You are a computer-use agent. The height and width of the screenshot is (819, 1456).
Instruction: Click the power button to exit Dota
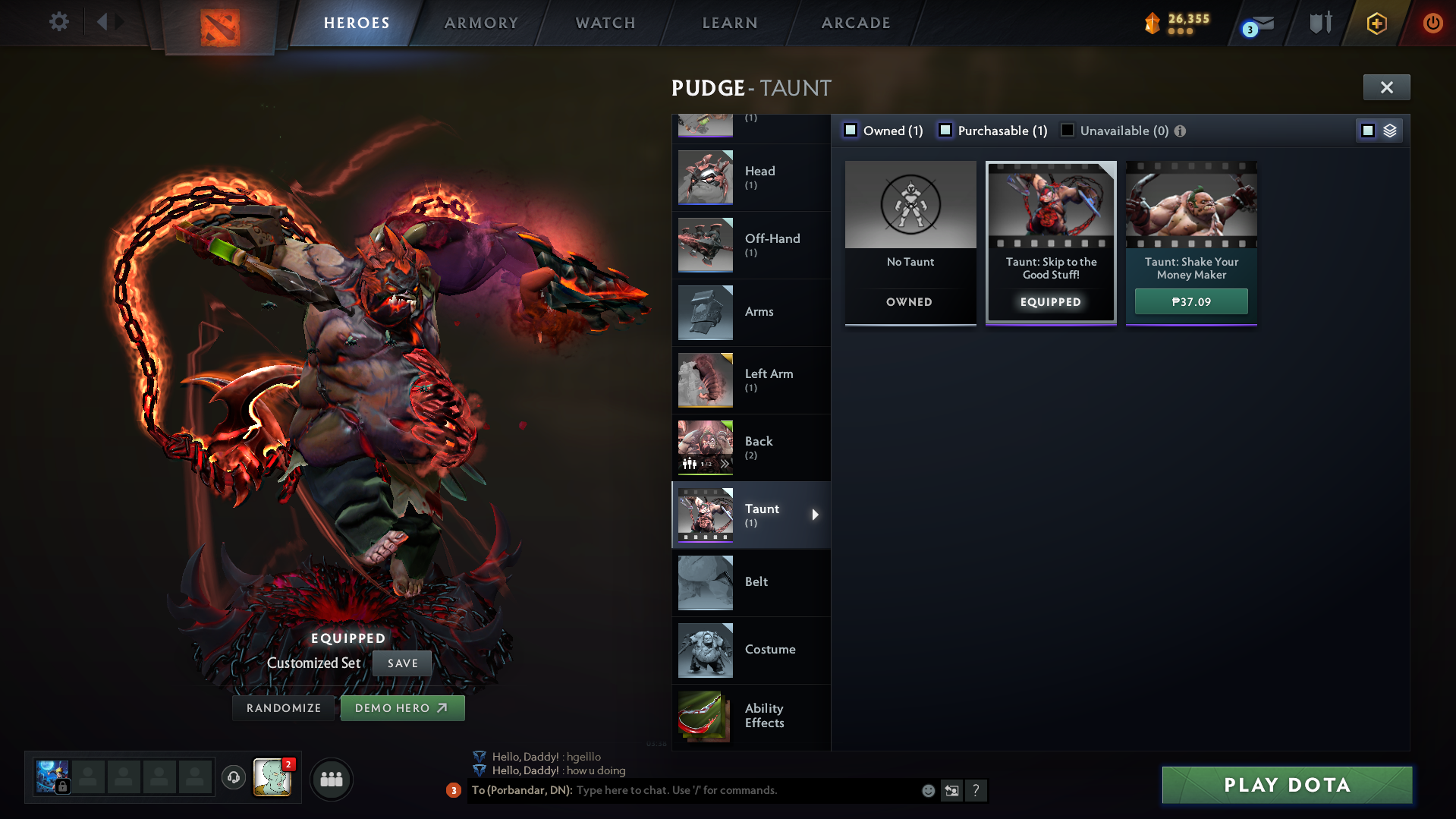click(1432, 23)
